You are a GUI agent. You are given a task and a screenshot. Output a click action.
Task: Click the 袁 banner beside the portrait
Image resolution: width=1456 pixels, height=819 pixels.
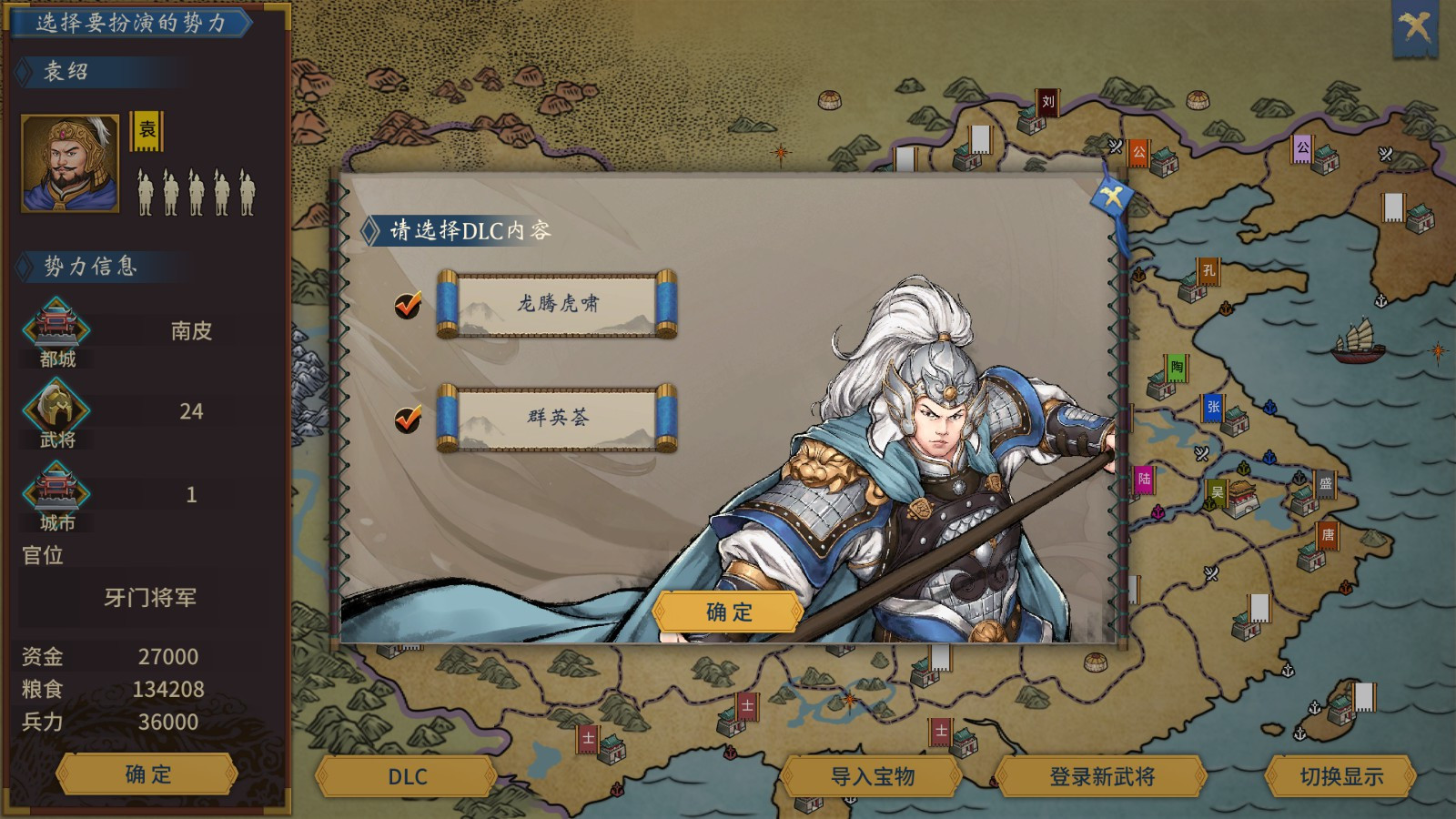148,130
